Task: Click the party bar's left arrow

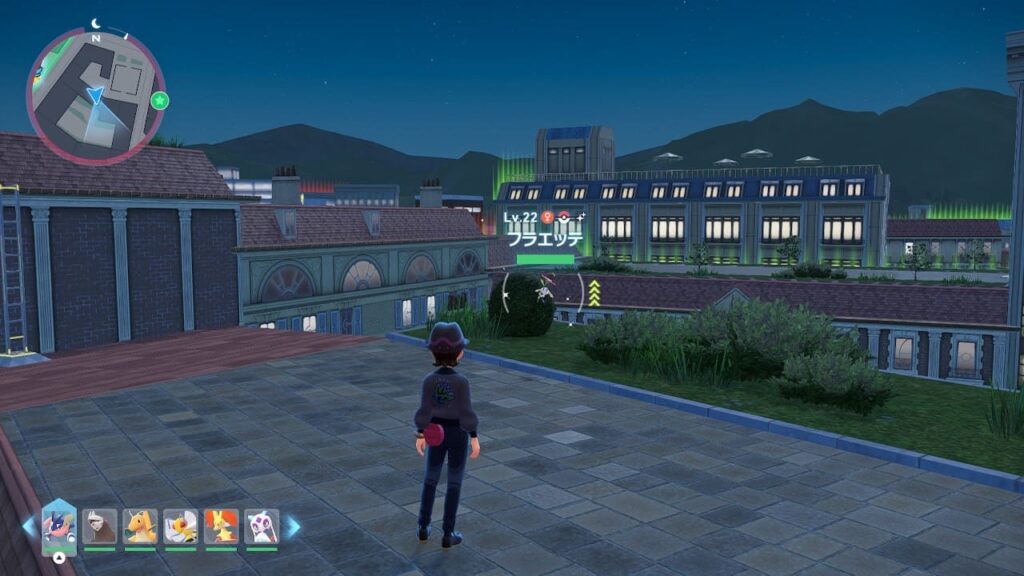Action: point(28,526)
